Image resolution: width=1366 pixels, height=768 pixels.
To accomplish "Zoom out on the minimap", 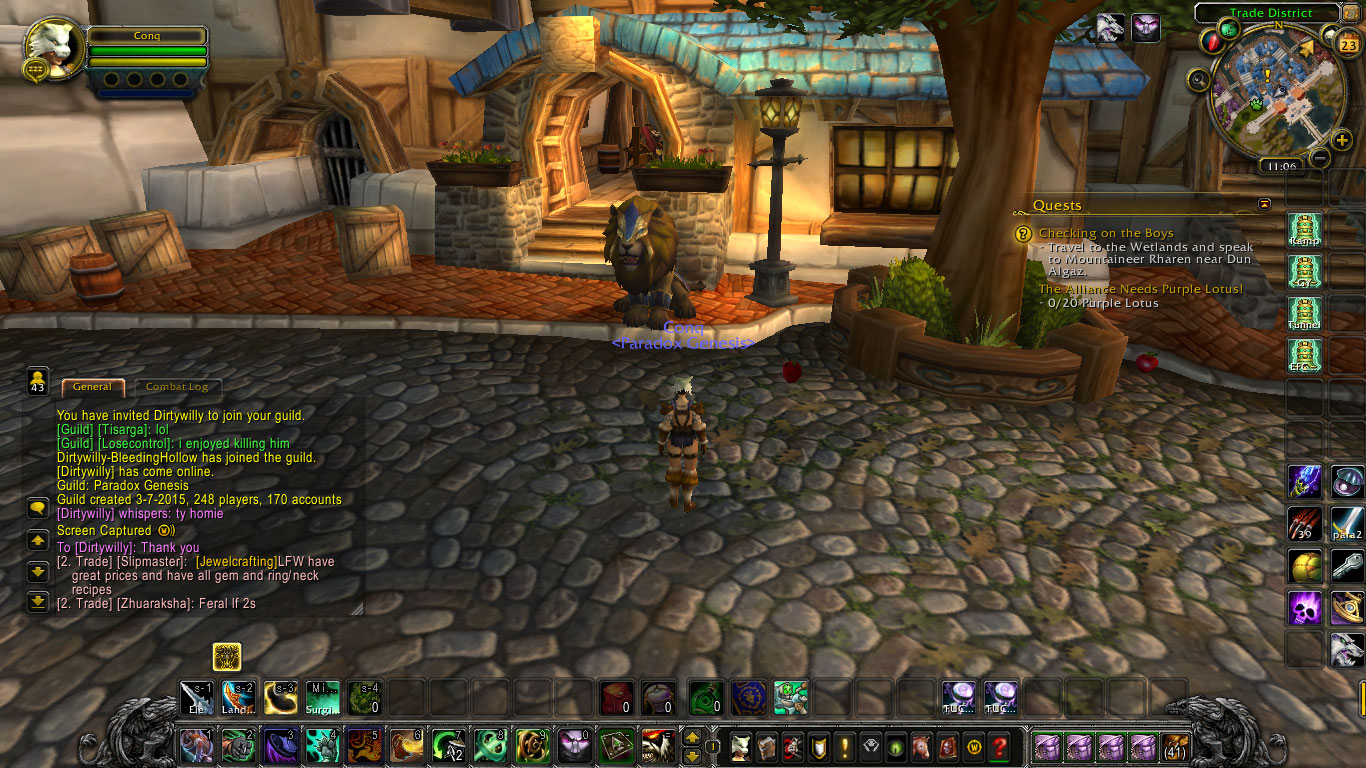I will click(1320, 158).
